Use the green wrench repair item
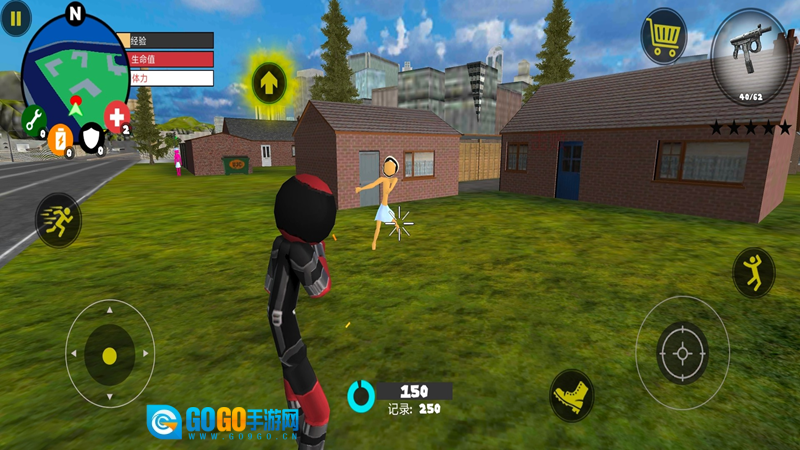This screenshot has height=450, width=800. click(x=33, y=120)
